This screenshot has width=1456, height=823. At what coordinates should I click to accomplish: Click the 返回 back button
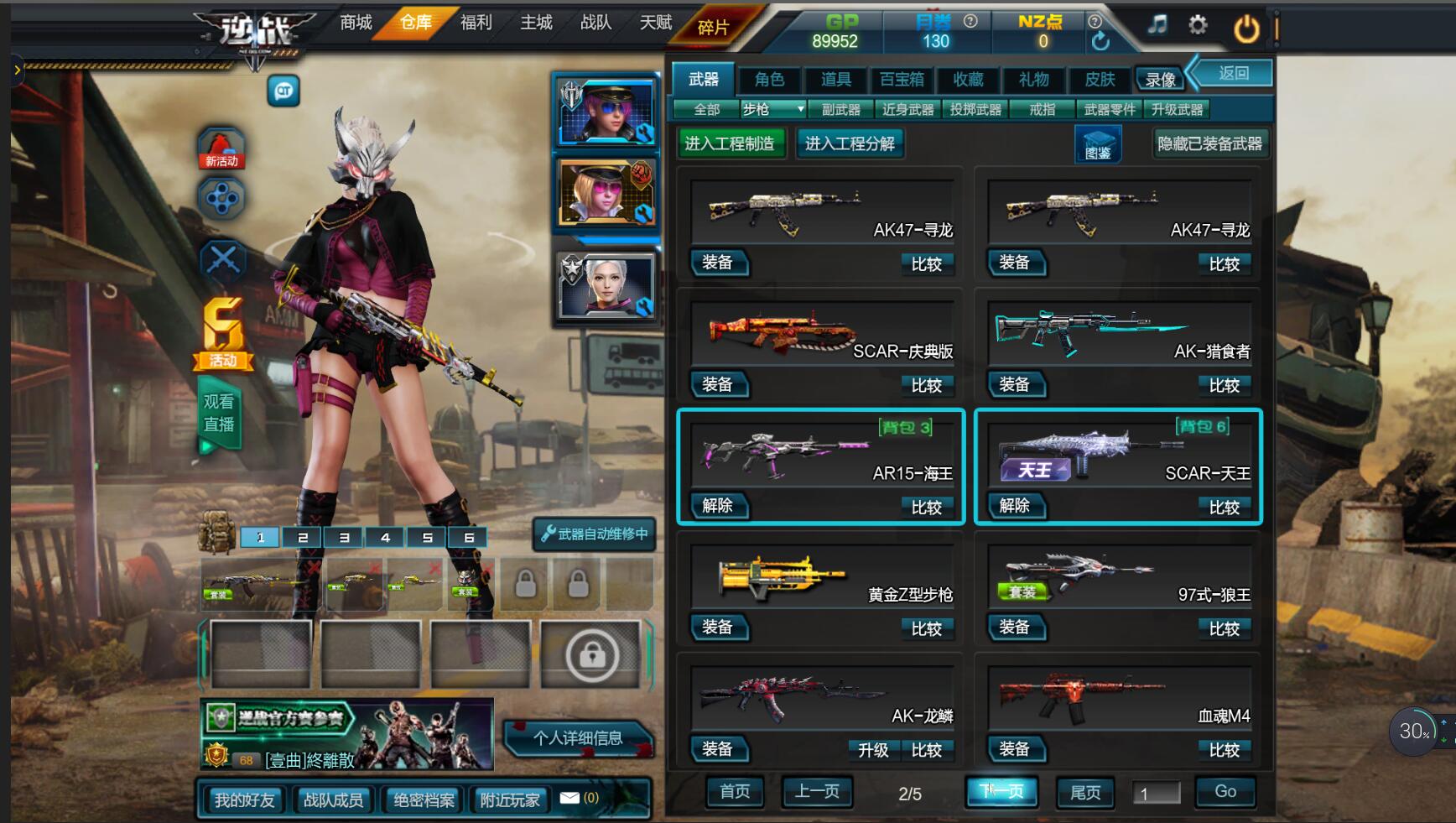coord(1233,73)
